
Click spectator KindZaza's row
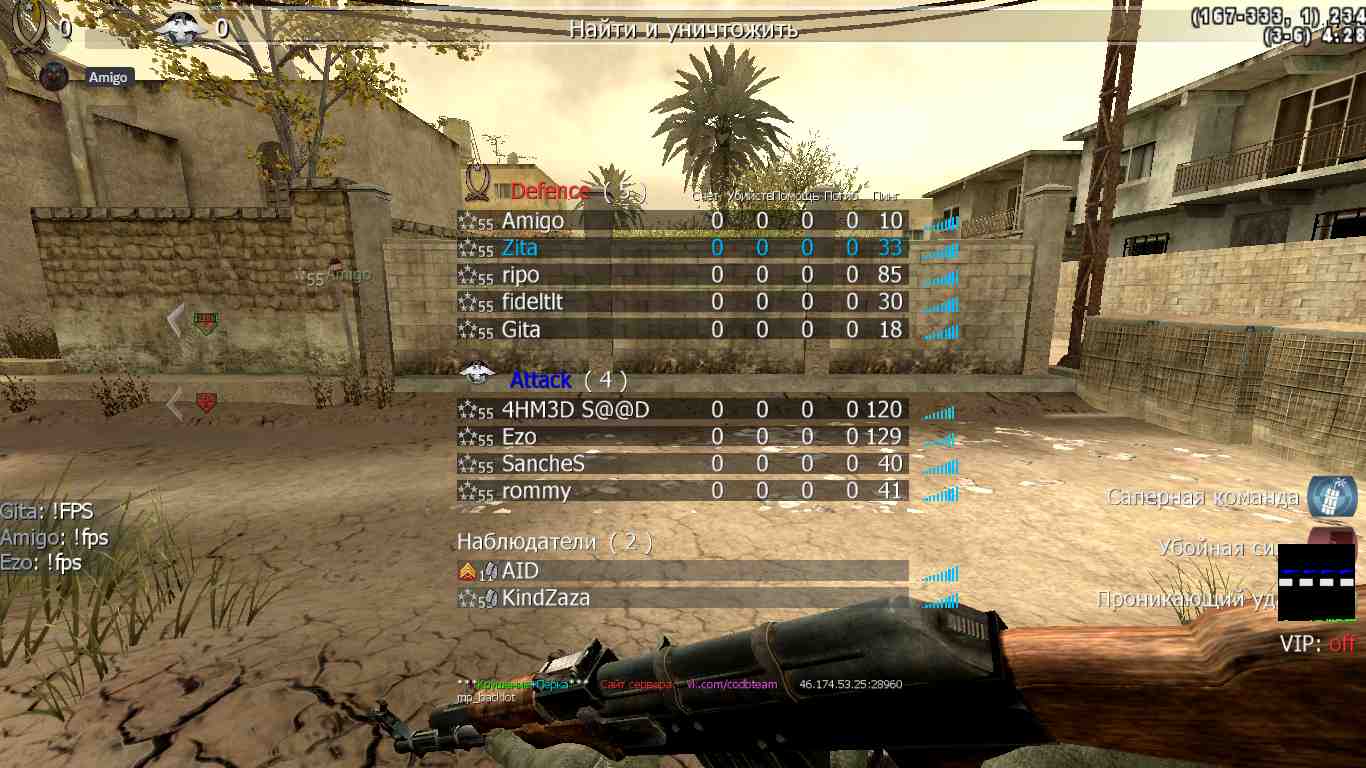pyautogui.click(x=682, y=598)
